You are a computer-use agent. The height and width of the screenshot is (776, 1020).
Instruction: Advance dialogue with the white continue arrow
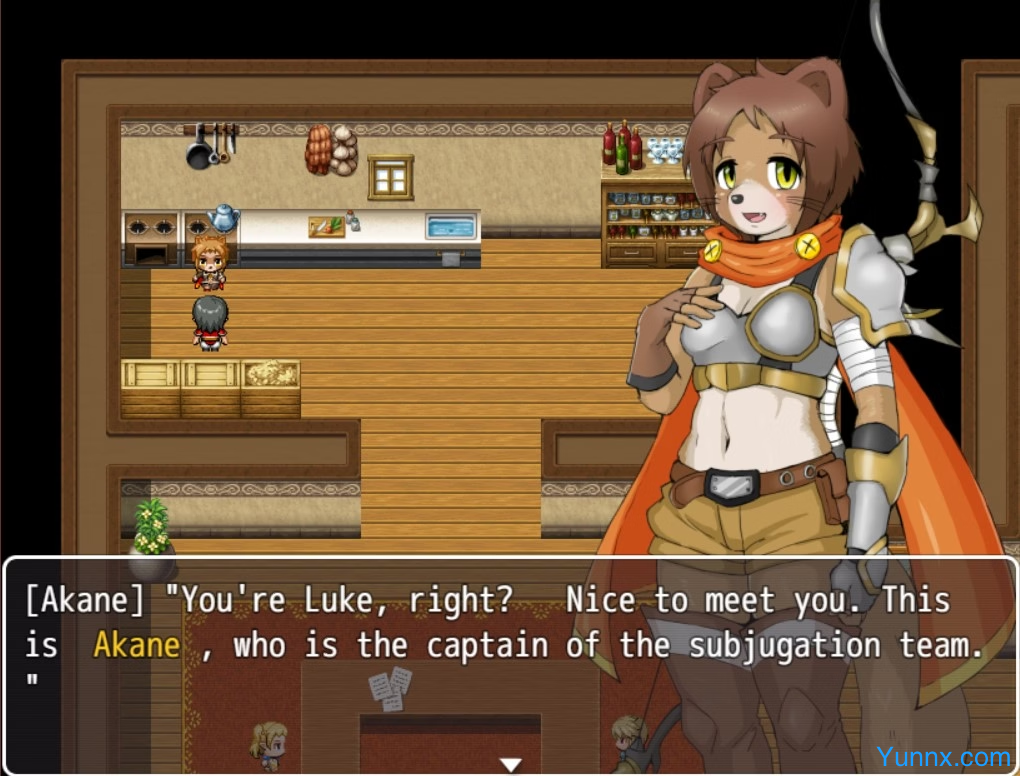coord(511,765)
